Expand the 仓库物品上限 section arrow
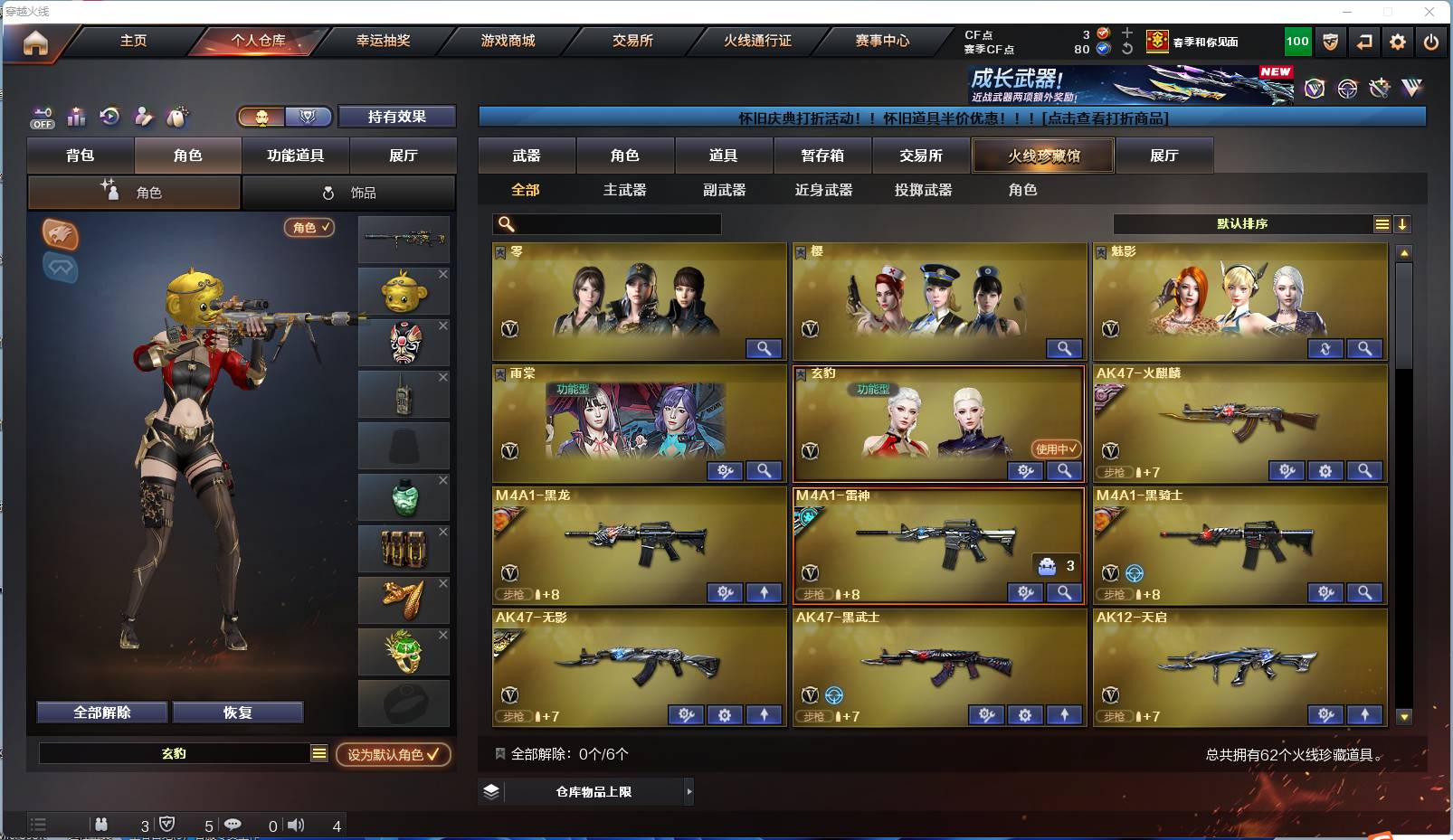The height and width of the screenshot is (840, 1453). coord(688,791)
